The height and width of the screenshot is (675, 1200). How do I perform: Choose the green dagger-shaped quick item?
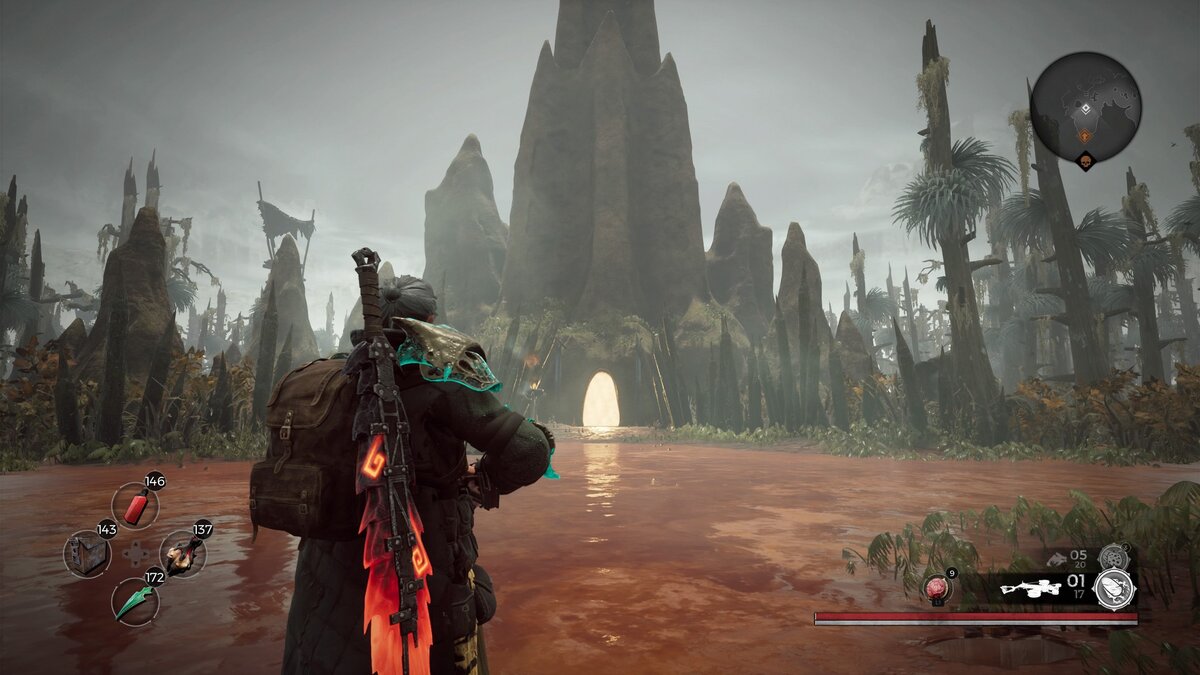(x=134, y=602)
